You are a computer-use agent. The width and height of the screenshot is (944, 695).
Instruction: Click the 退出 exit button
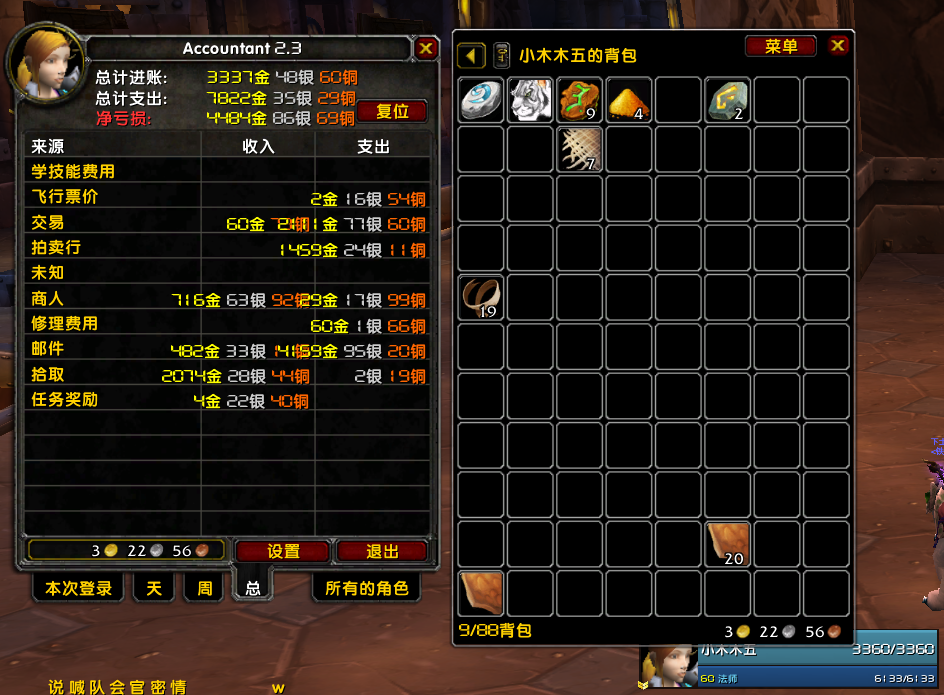382,551
